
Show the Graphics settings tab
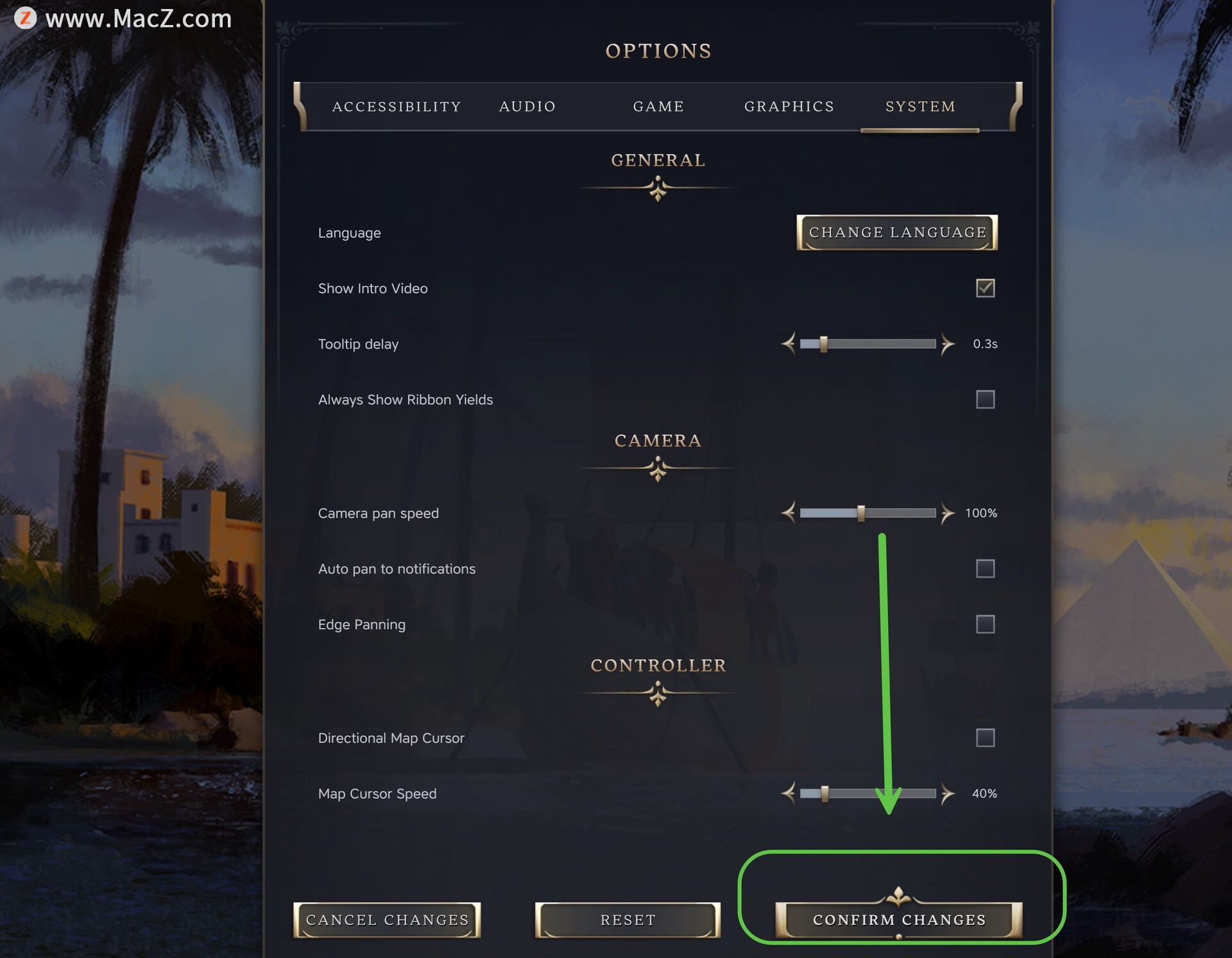click(x=789, y=107)
